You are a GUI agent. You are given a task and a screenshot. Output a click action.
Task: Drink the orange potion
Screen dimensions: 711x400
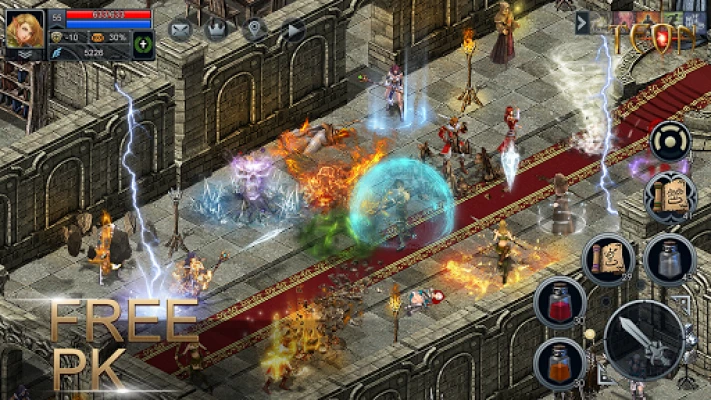pos(559,364)
